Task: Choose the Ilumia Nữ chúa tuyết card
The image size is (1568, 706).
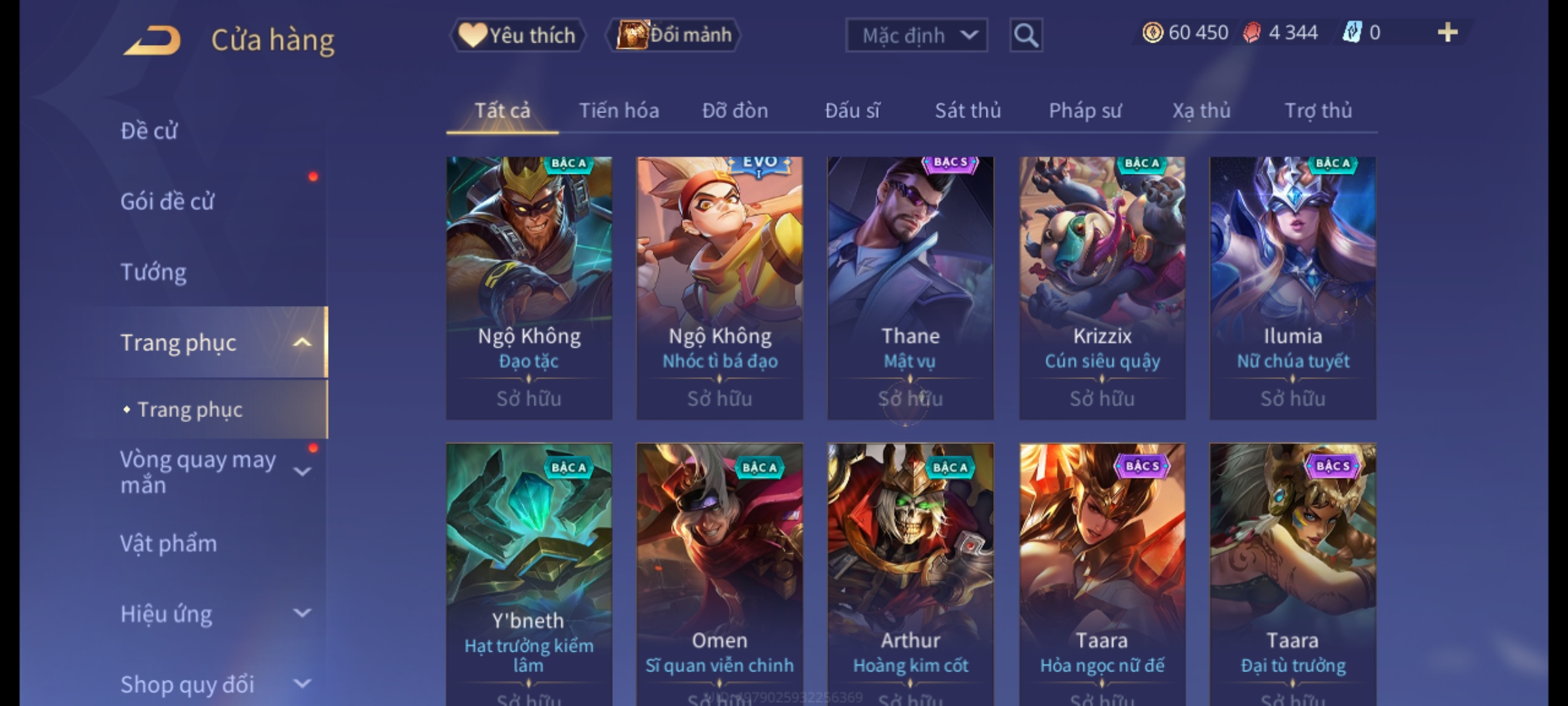Action: [1292, 288]
